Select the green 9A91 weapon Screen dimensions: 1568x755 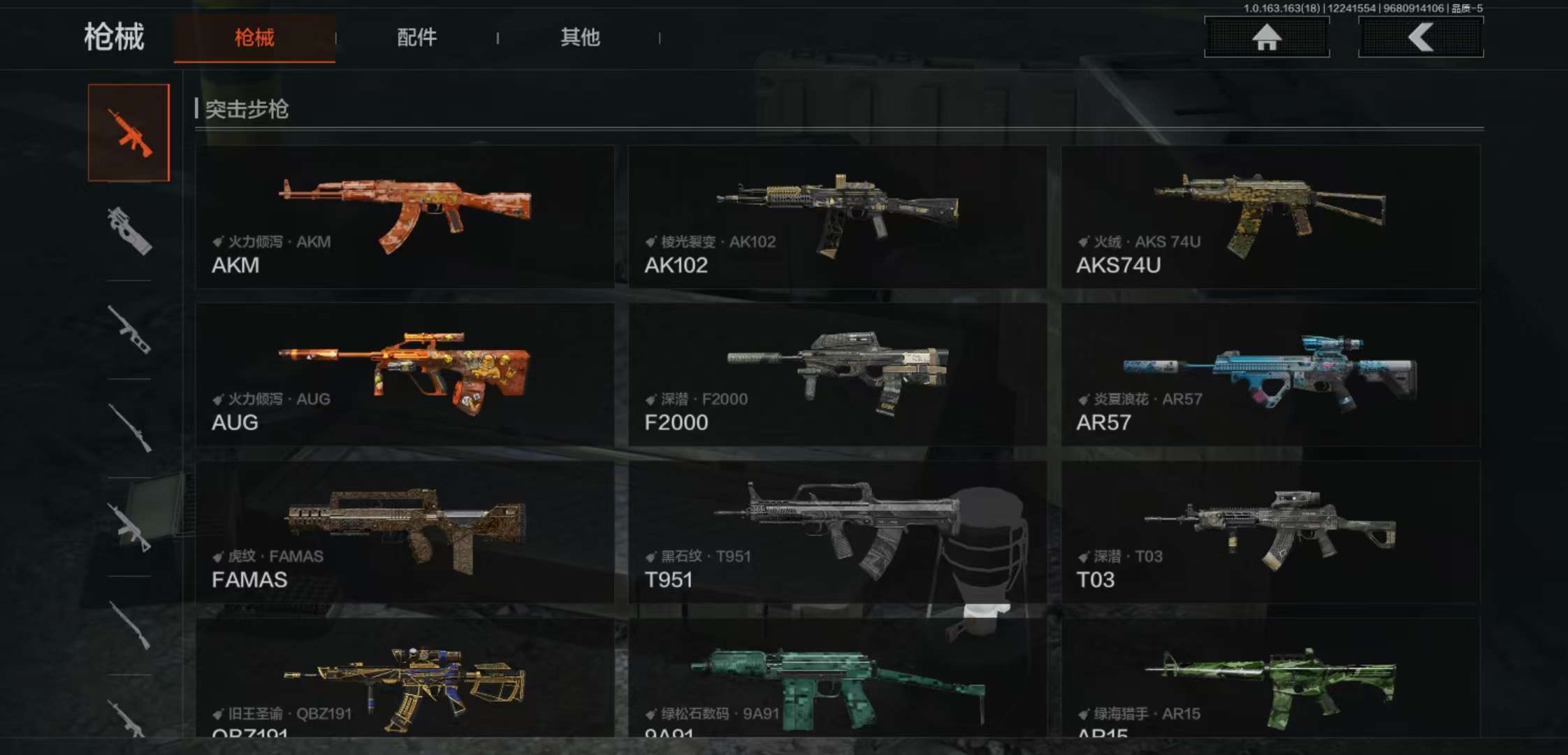(x=837, y=682)
